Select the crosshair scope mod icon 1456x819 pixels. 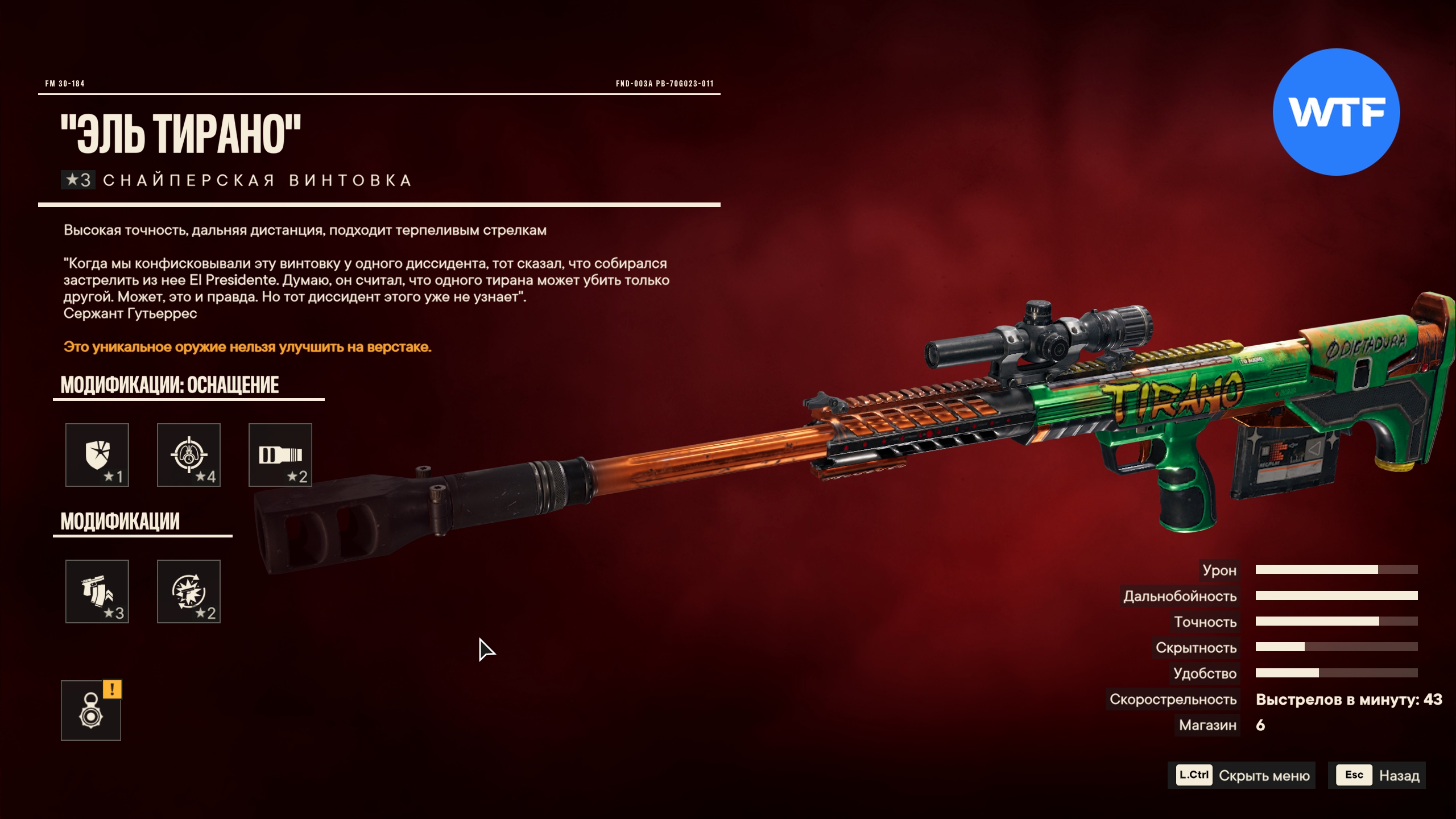189,455
